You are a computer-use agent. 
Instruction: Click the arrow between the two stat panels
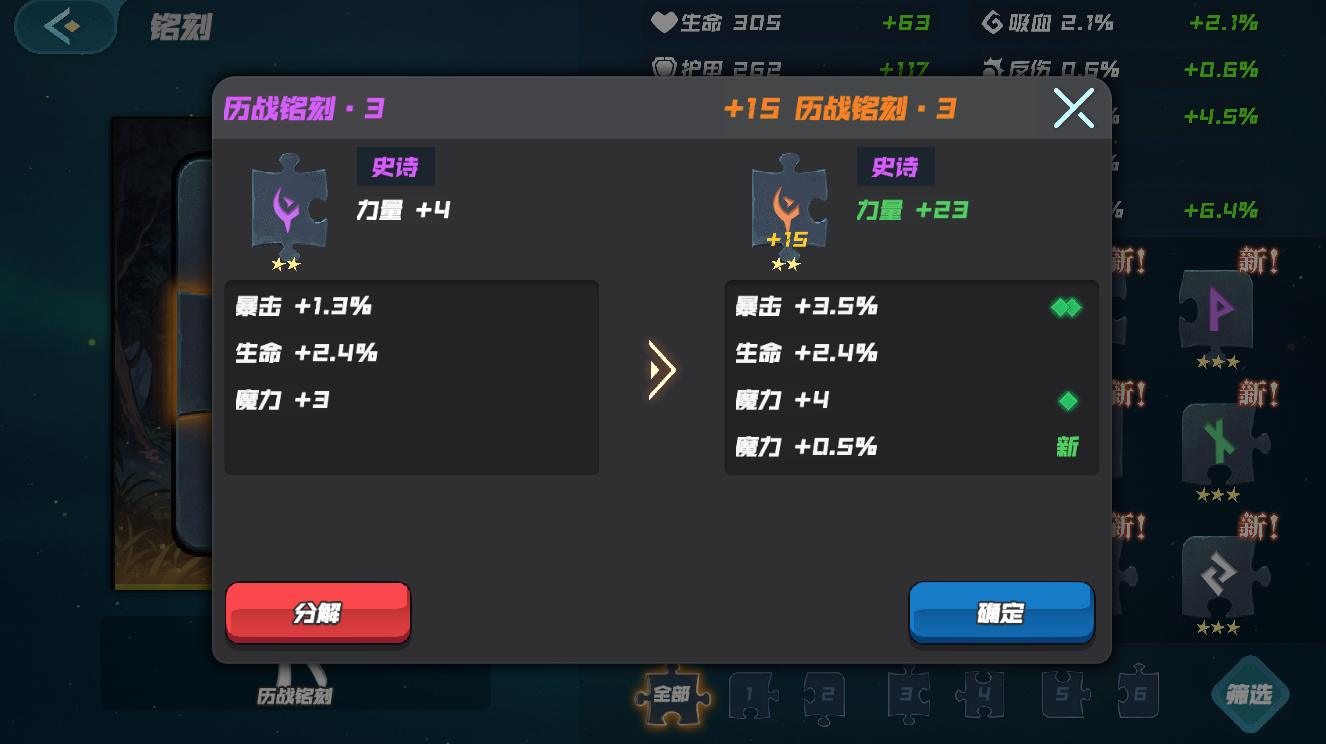click(x=661, y=370)
